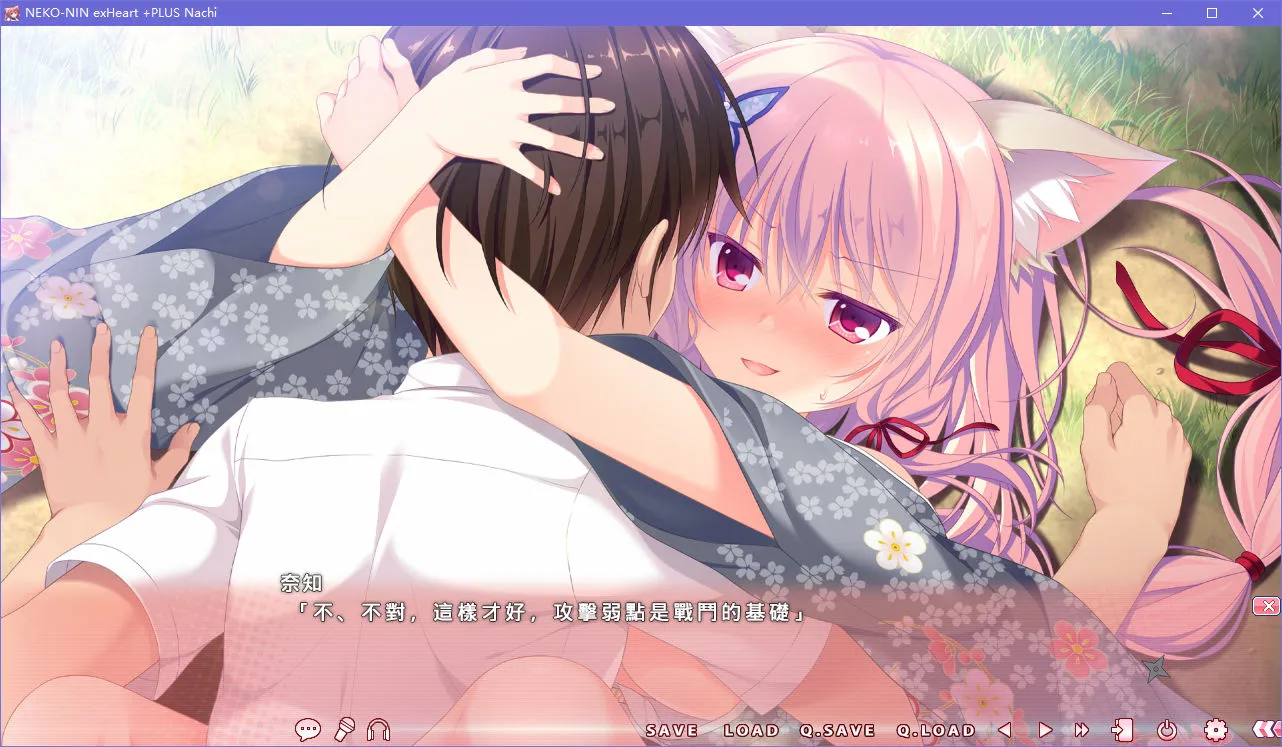Screen dimensions: 1282x747
Task: Click the power shutdown icon
Action: (x=1169, y=730)
